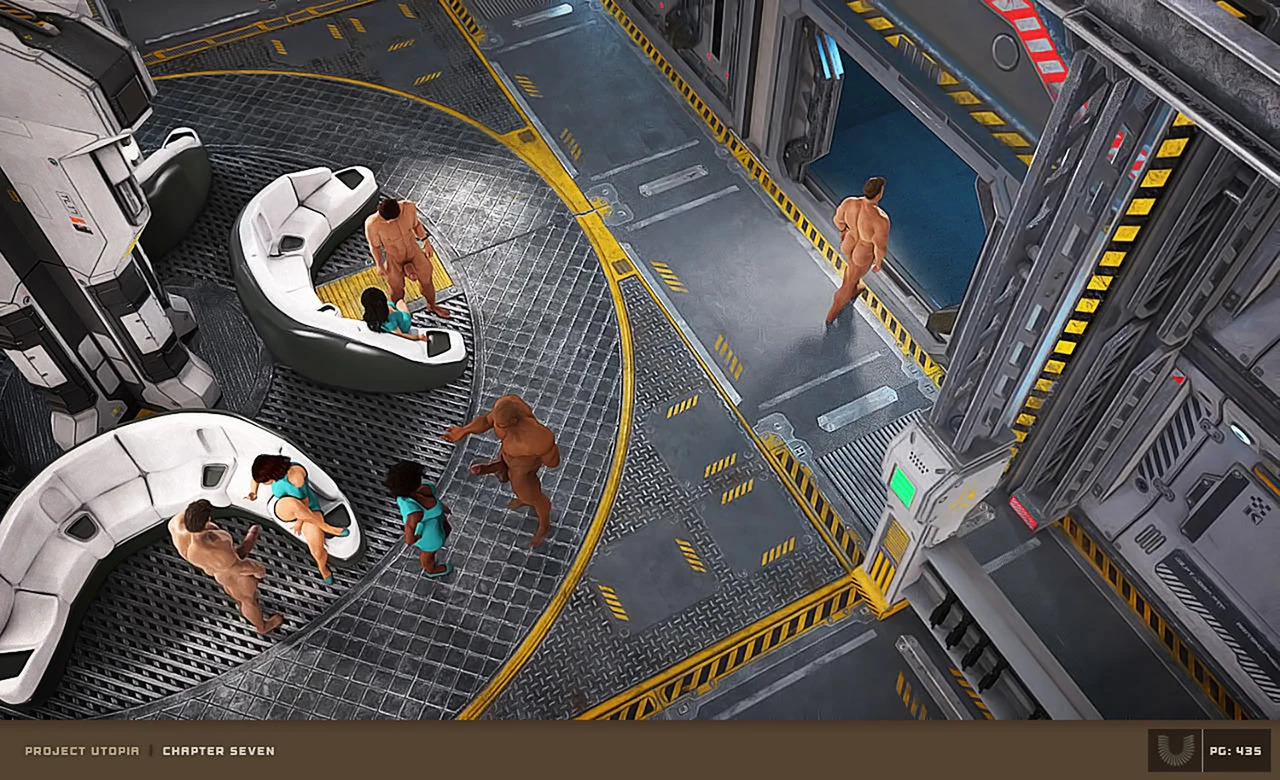
Task: Click the Project Utopia logo icon
Action: click(x=1173, y=750)
